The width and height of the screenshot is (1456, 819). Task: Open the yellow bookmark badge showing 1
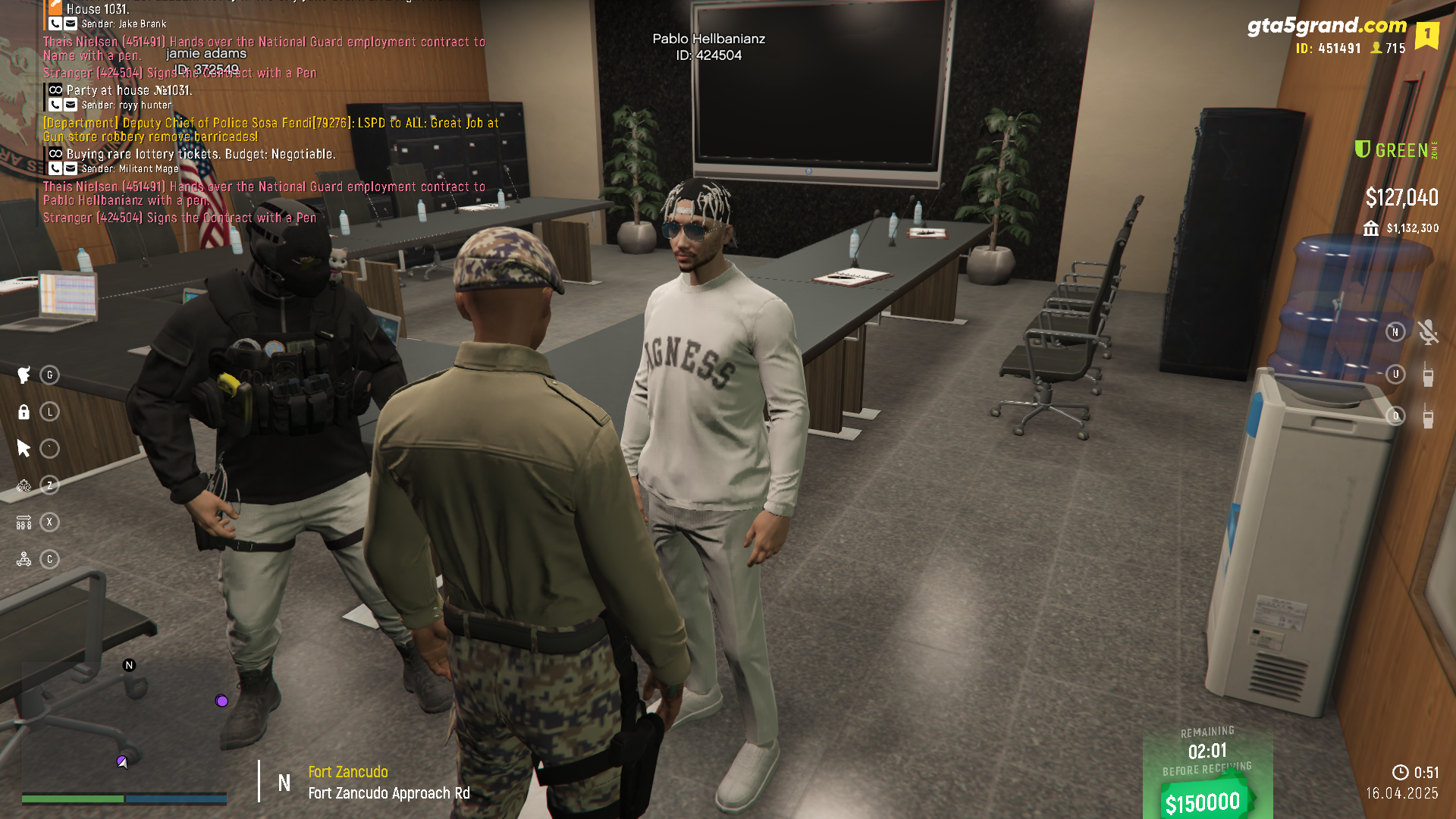click(x=1426, y=35)
